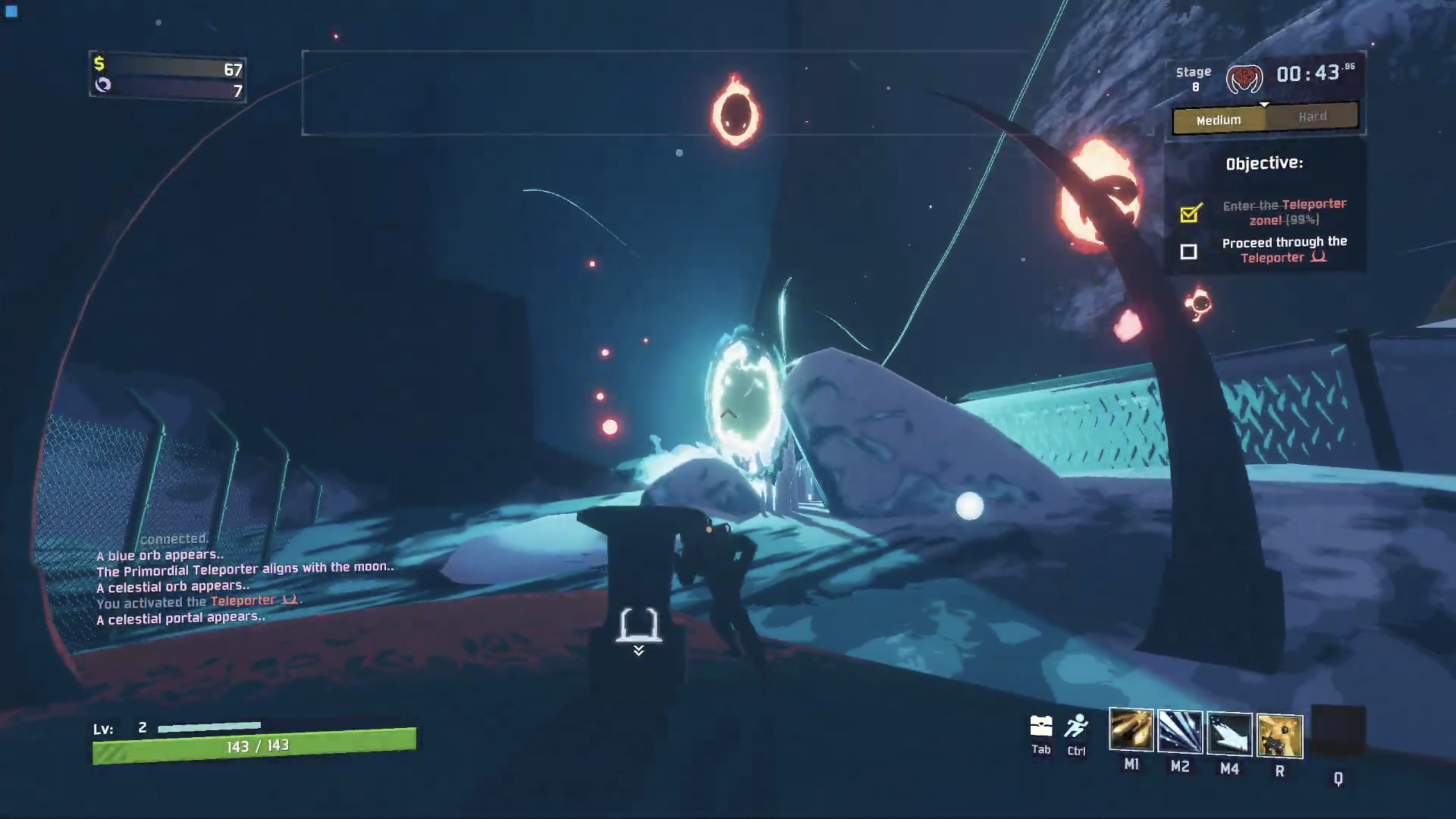Click the checked Enter the Teleporter zone objective

pos(1284,212)
